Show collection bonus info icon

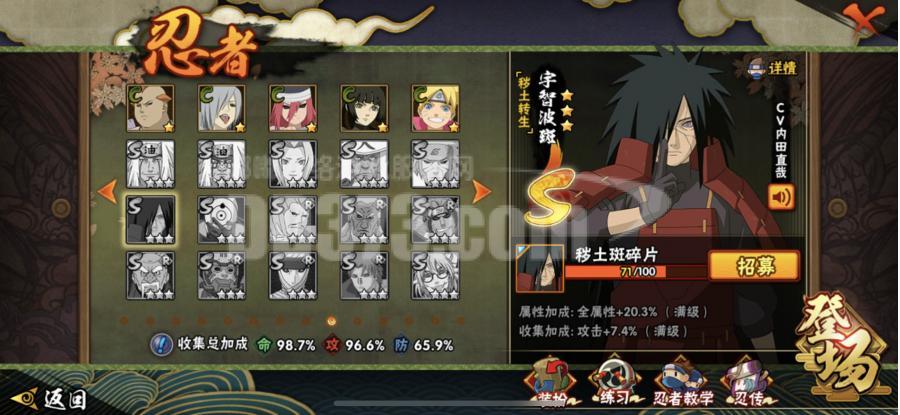point(161,344)
